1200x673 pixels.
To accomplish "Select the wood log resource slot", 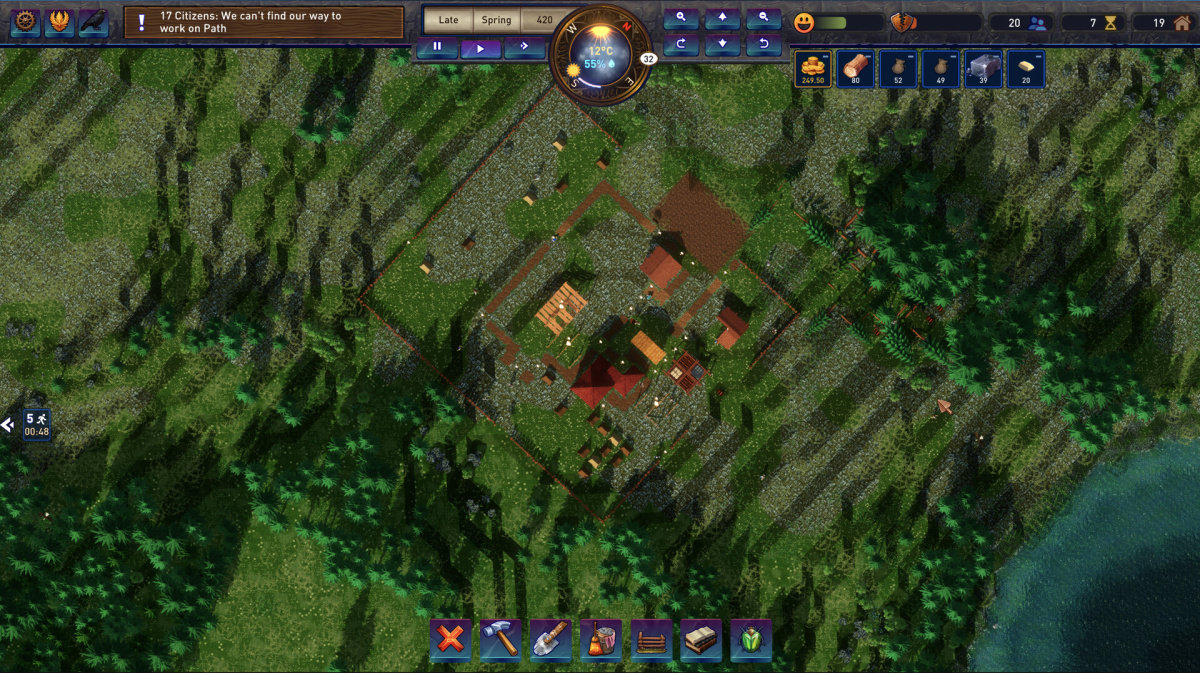I will 856,69.
